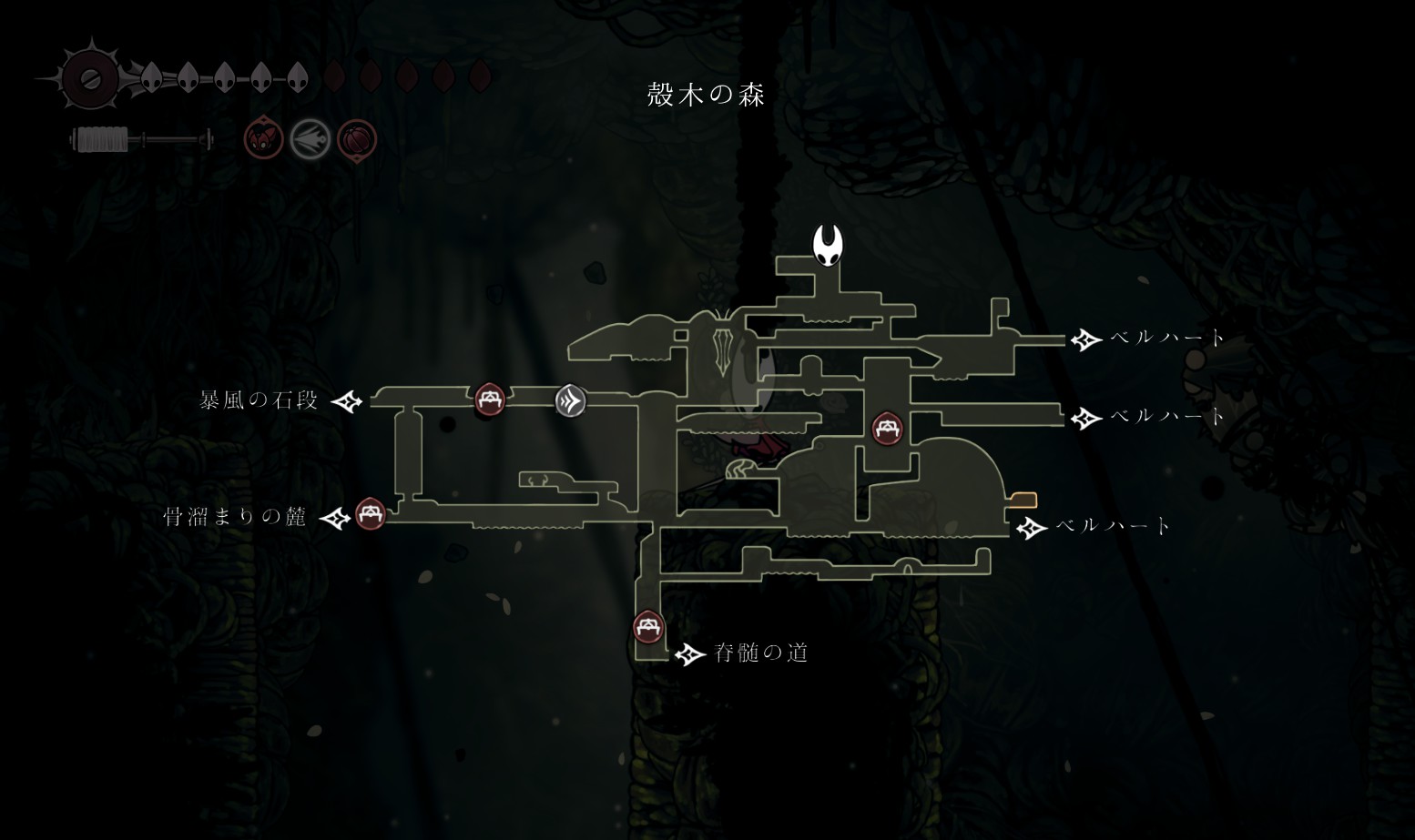The image size is (1415, 840).
Task: Select the bench marker above 脊髄の道 exit
Action: click(648, 627)
